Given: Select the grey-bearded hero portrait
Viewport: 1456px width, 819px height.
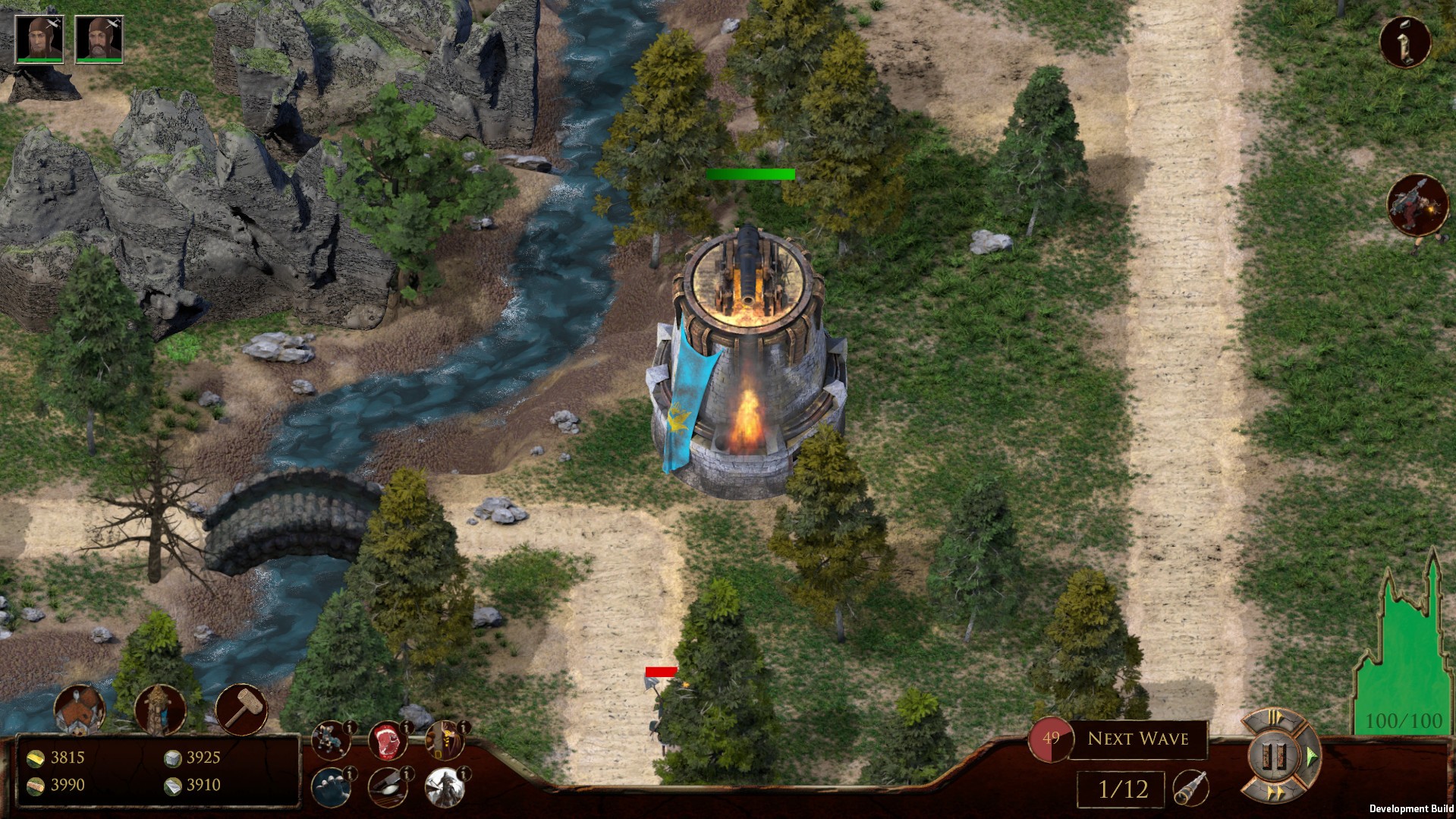Looking at the screenshot, I should (99, 39).
